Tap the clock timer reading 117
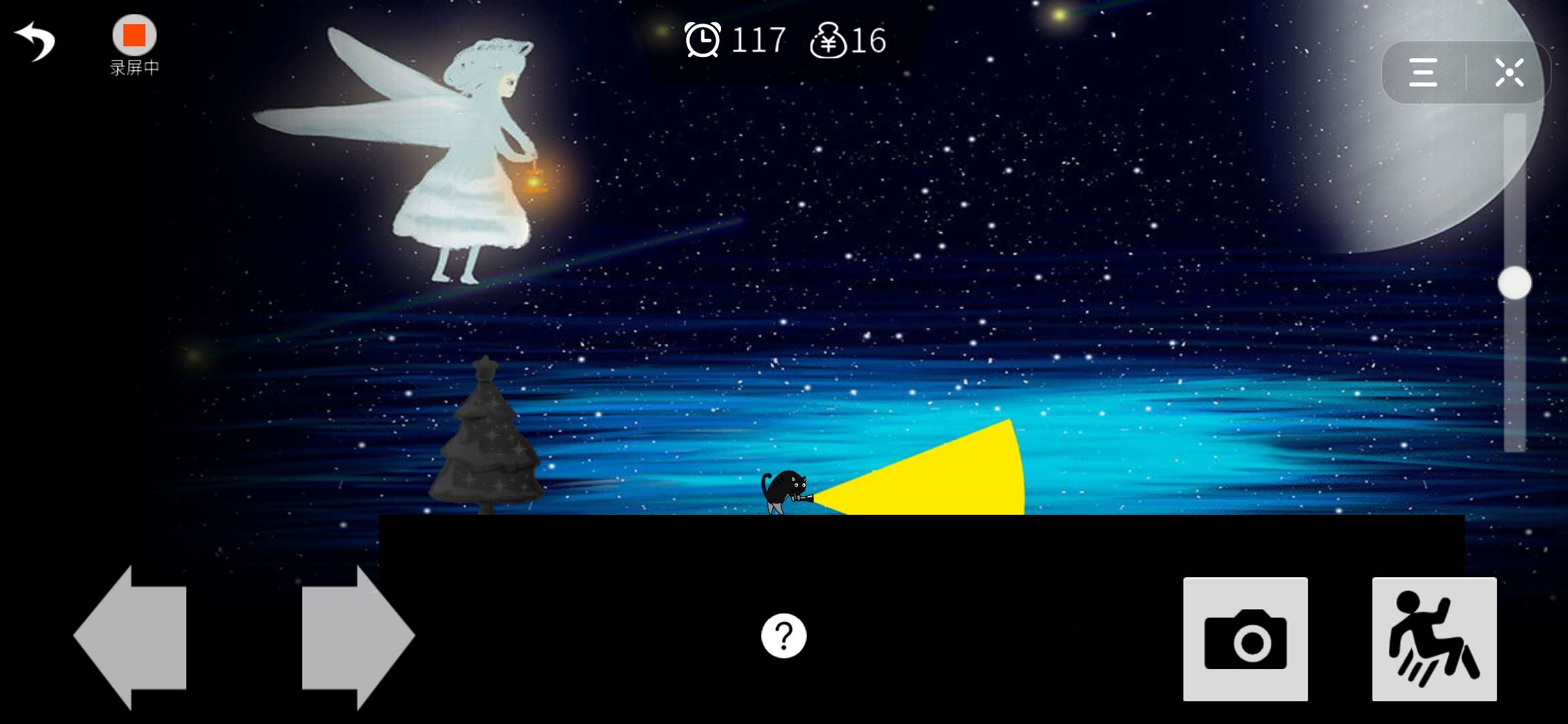1568x724 pixels. click(757, 40)
